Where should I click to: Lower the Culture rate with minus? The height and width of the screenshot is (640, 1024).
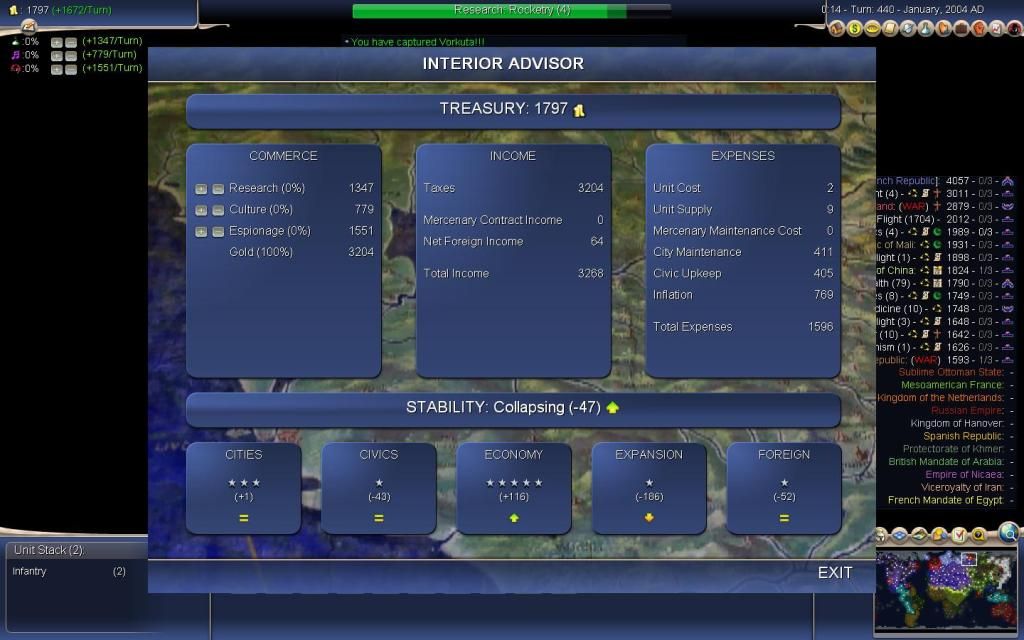(x=217, y=210)
